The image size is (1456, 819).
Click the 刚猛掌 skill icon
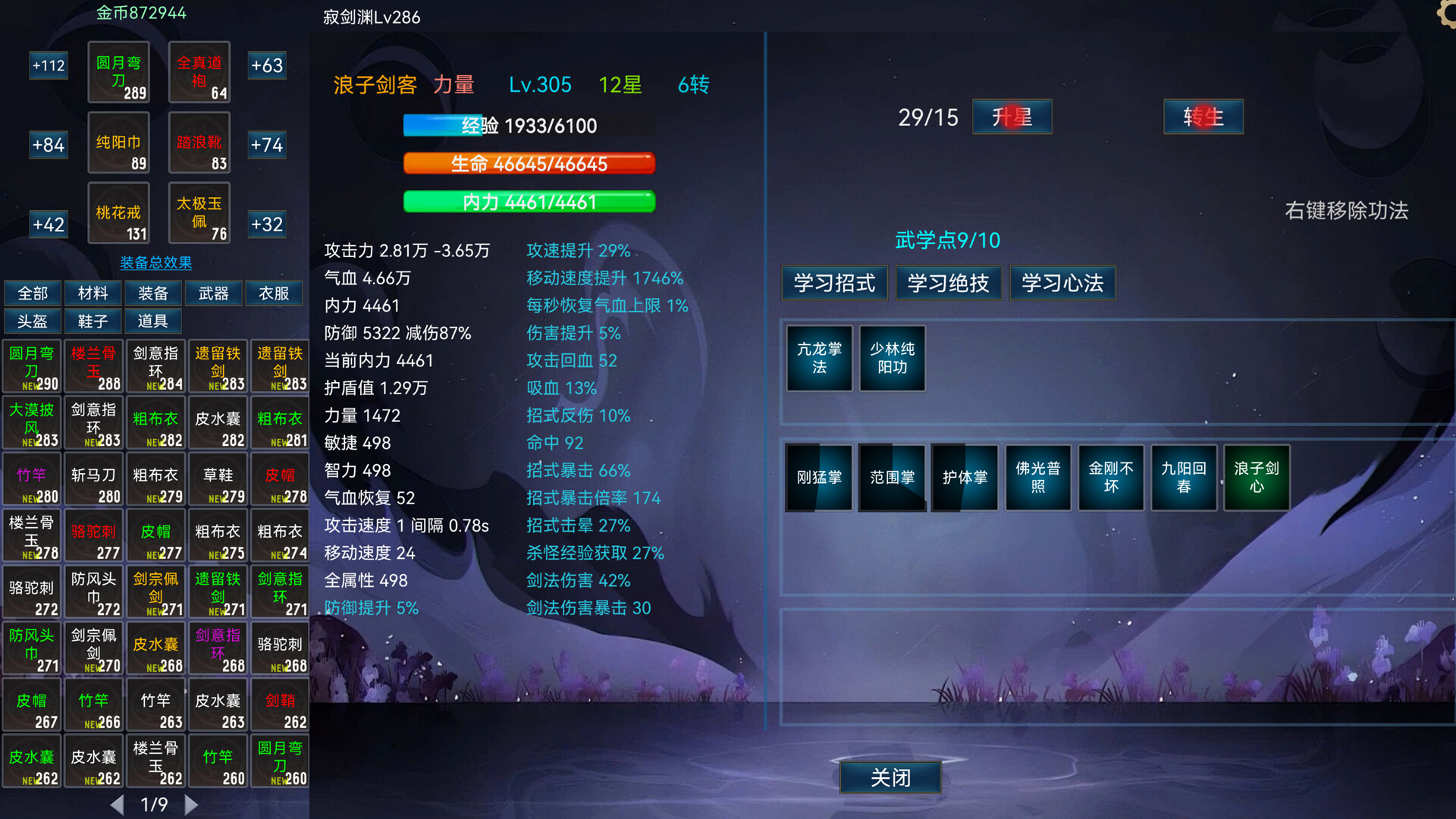click(x=818, y=478)
